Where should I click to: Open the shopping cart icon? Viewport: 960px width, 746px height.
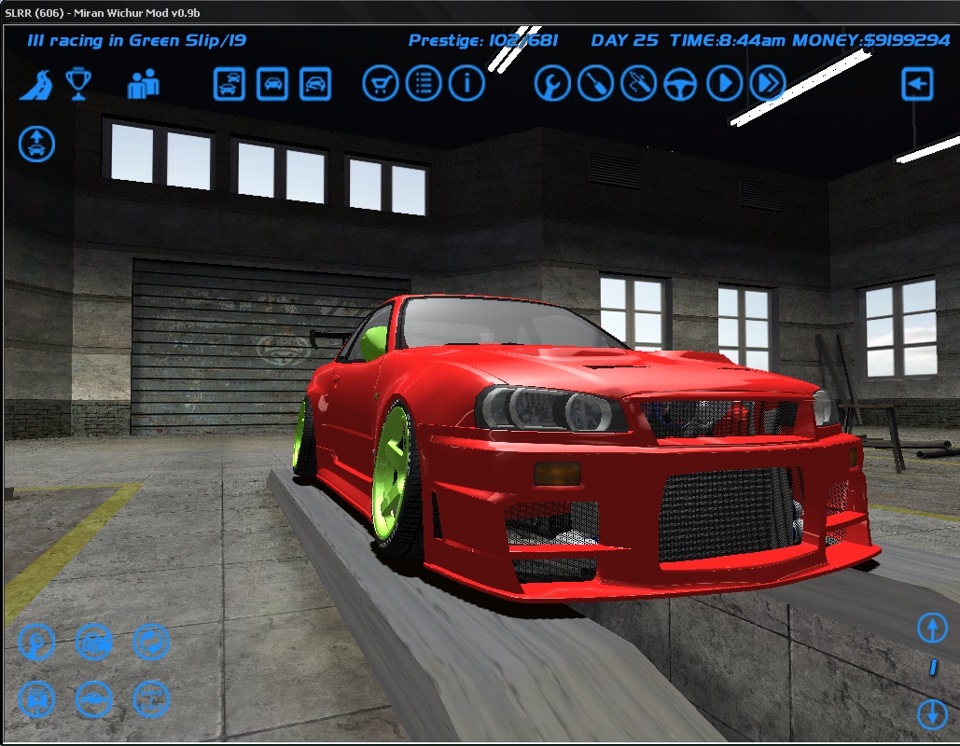(x=380, y=84)
